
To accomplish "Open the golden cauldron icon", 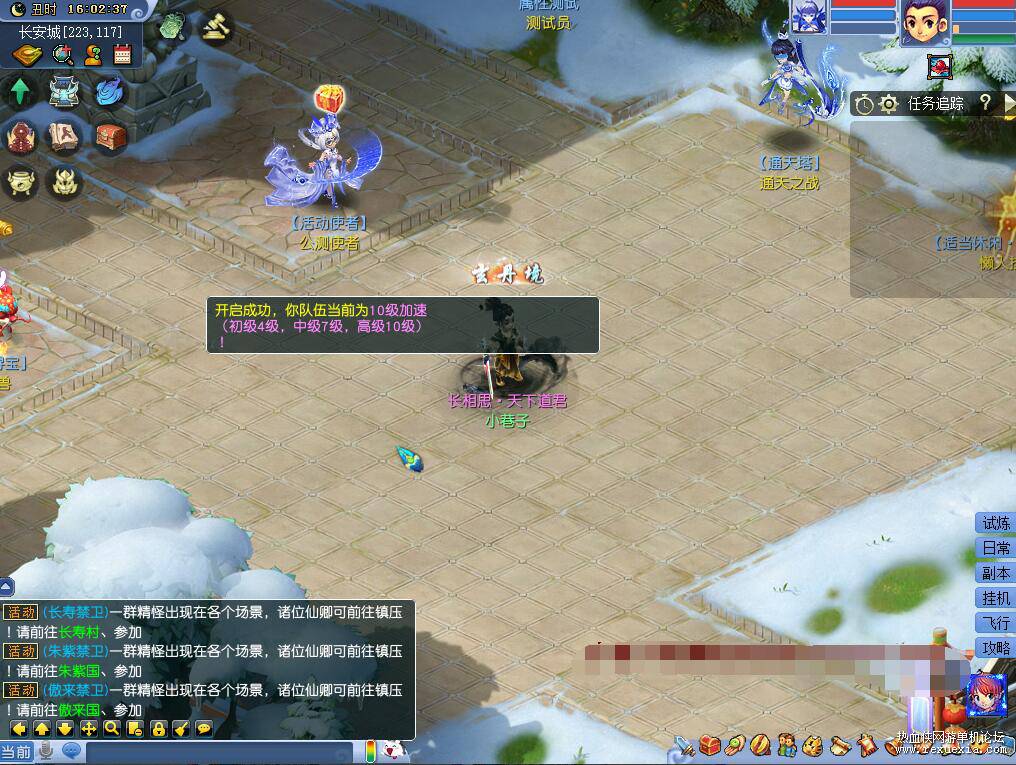I will [x=19, y=181].
